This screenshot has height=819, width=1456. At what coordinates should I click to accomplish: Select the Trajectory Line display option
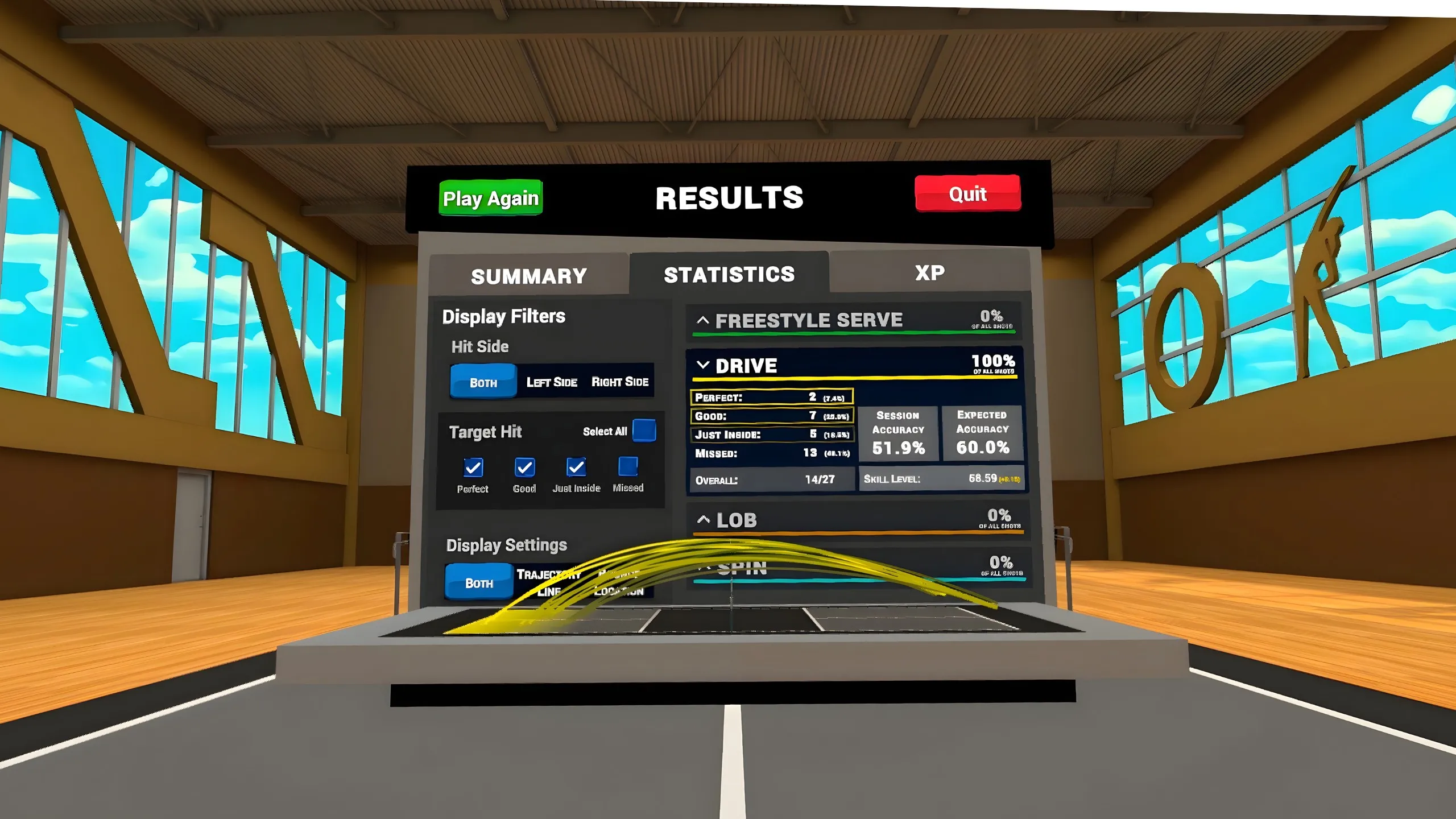point(548,581)
